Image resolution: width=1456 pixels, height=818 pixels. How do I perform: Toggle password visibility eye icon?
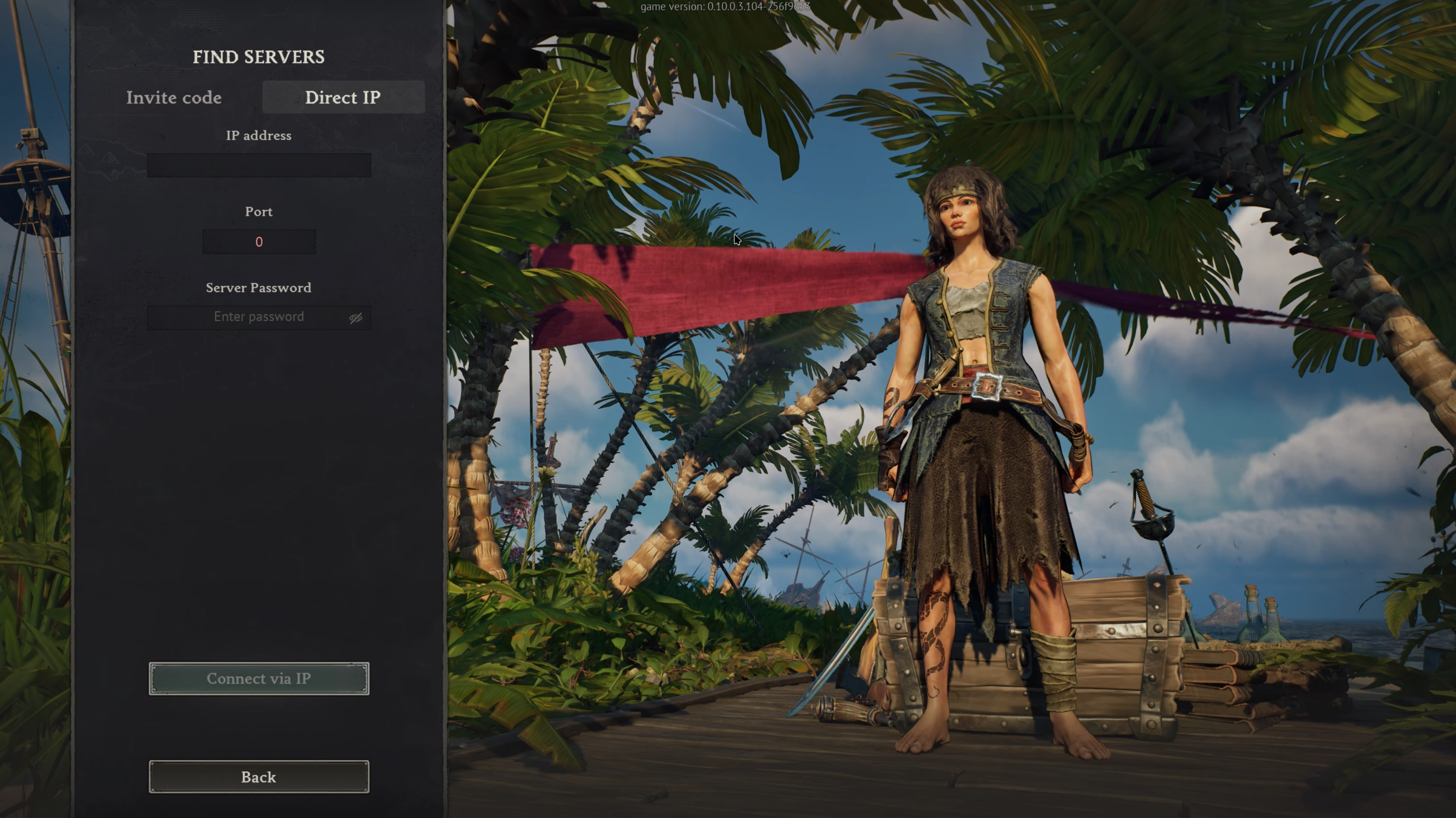tap(356, 318)
